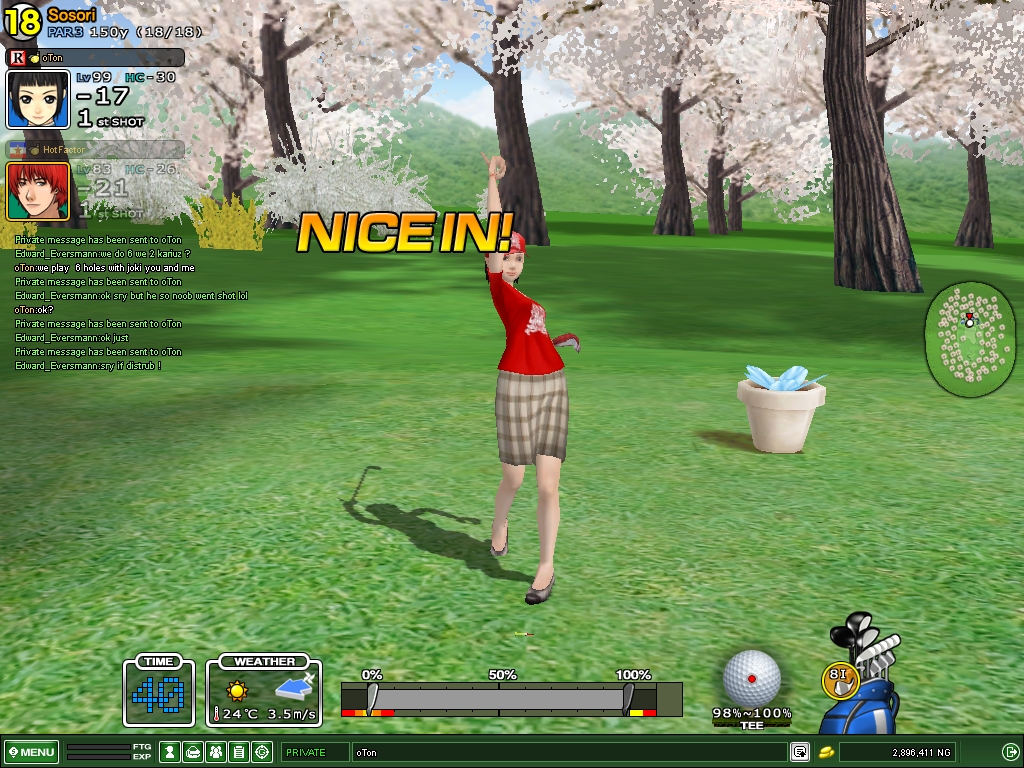This screenshot has width=1024, height=768.
Task: Open the golf bag icon in toolbar
Action: 194,752
